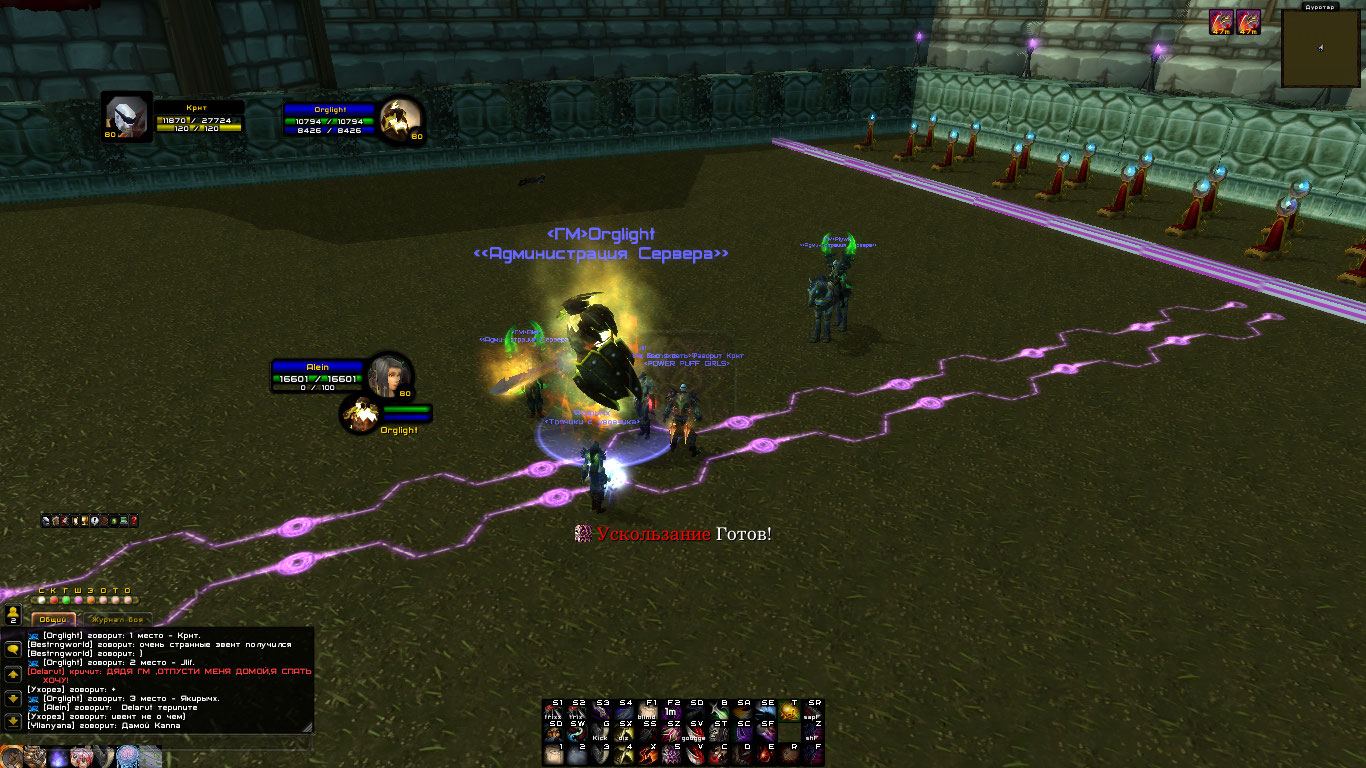Select the Orglight target portrait

click(x=401, y=119)
